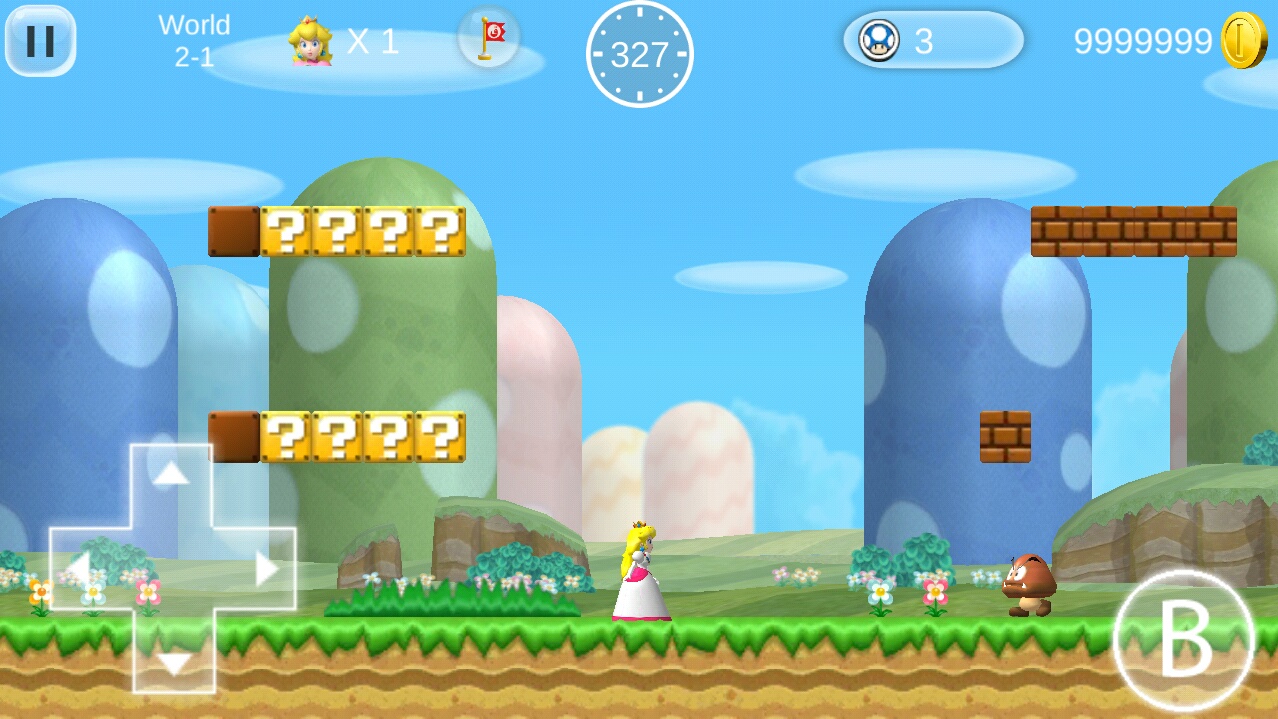This screenshot has width=1278, height=719.
Task: Tap the down arrow on the D-pad
Action: tap(174, 662)
